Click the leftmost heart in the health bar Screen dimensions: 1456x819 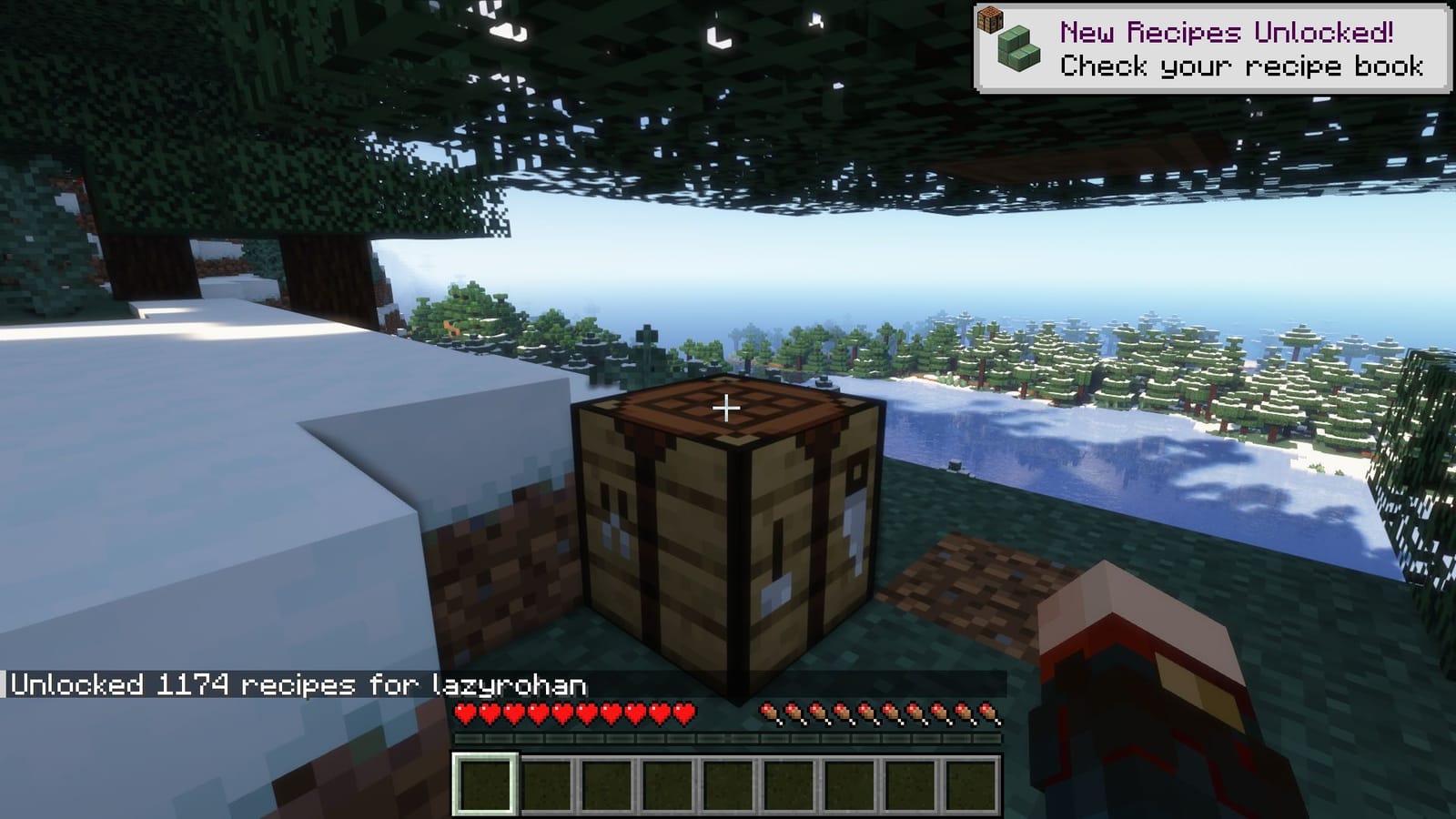pyautogui.click(x=467, y=713)
